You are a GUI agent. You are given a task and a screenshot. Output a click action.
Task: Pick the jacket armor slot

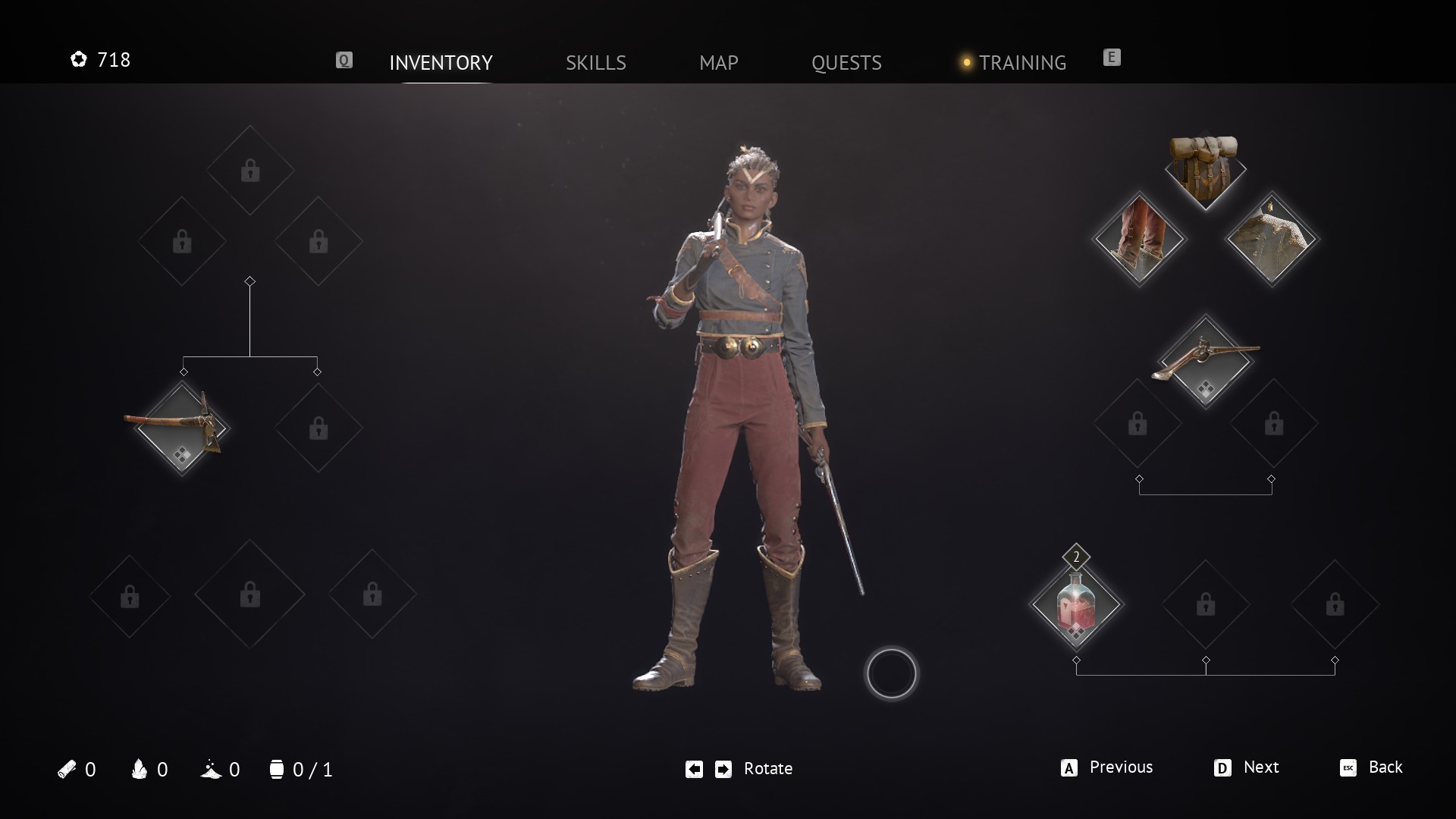coord(1272,239)
